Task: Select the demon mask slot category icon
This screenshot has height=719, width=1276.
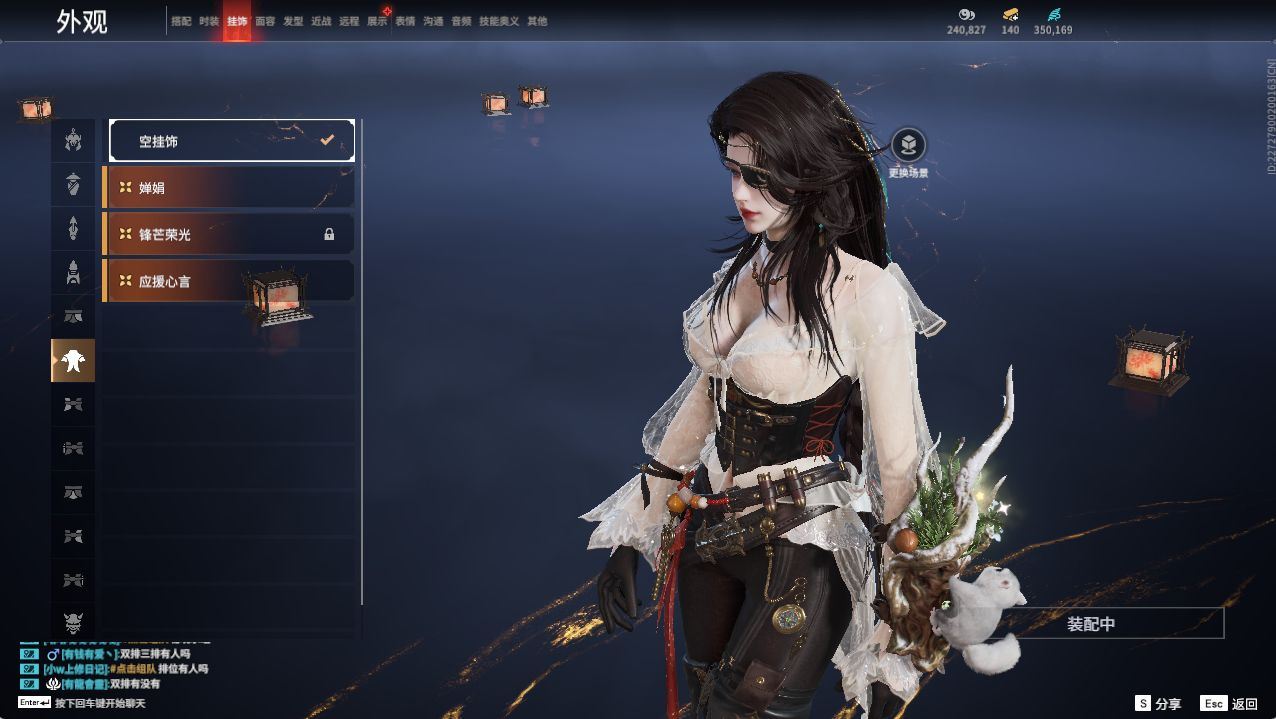Action: [73, 624]
